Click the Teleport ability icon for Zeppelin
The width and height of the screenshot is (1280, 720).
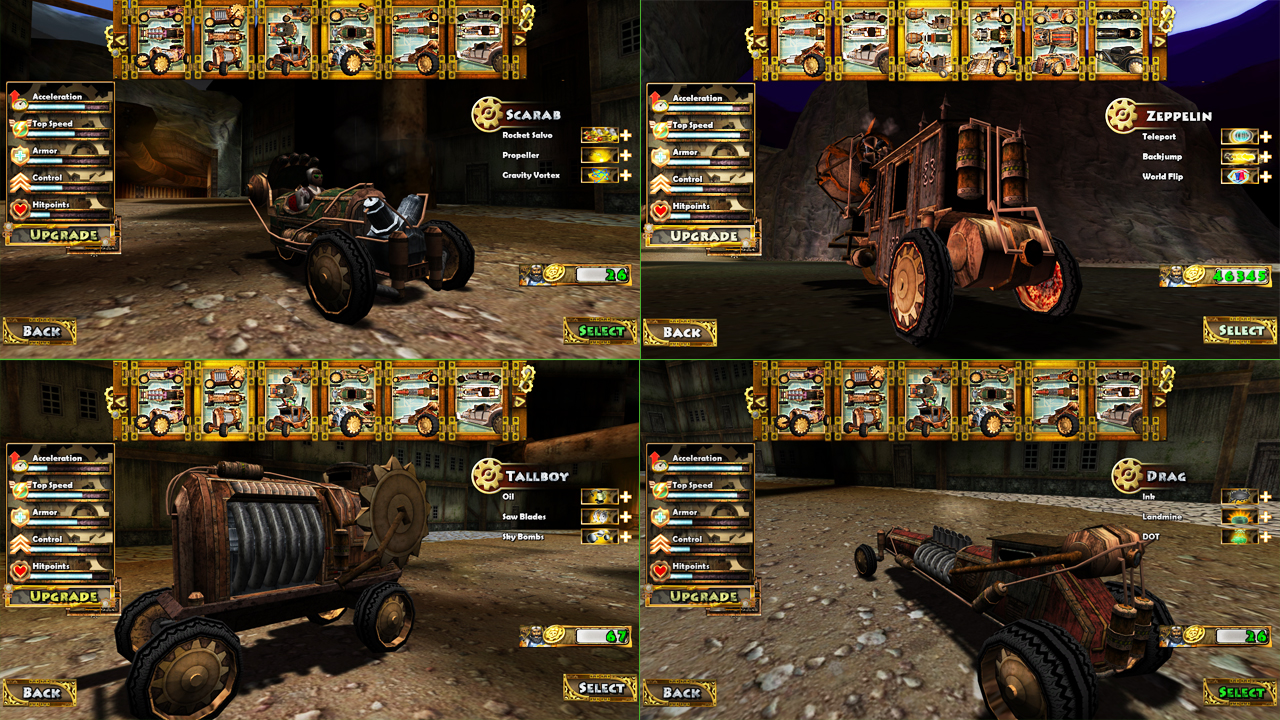pos(1240,135)
